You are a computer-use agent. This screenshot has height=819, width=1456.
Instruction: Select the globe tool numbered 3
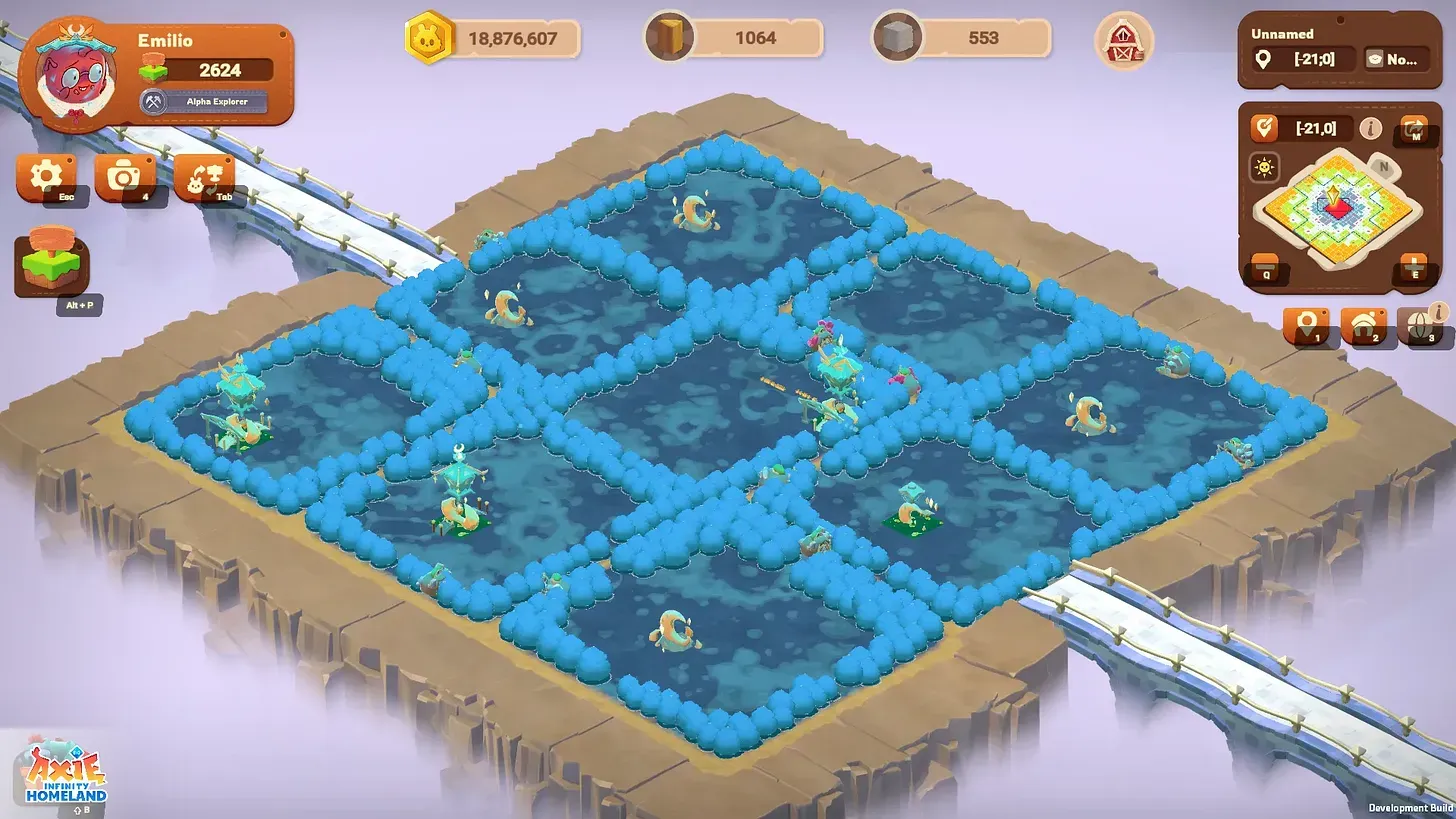pyautogui.click(x=1424, y=326)
